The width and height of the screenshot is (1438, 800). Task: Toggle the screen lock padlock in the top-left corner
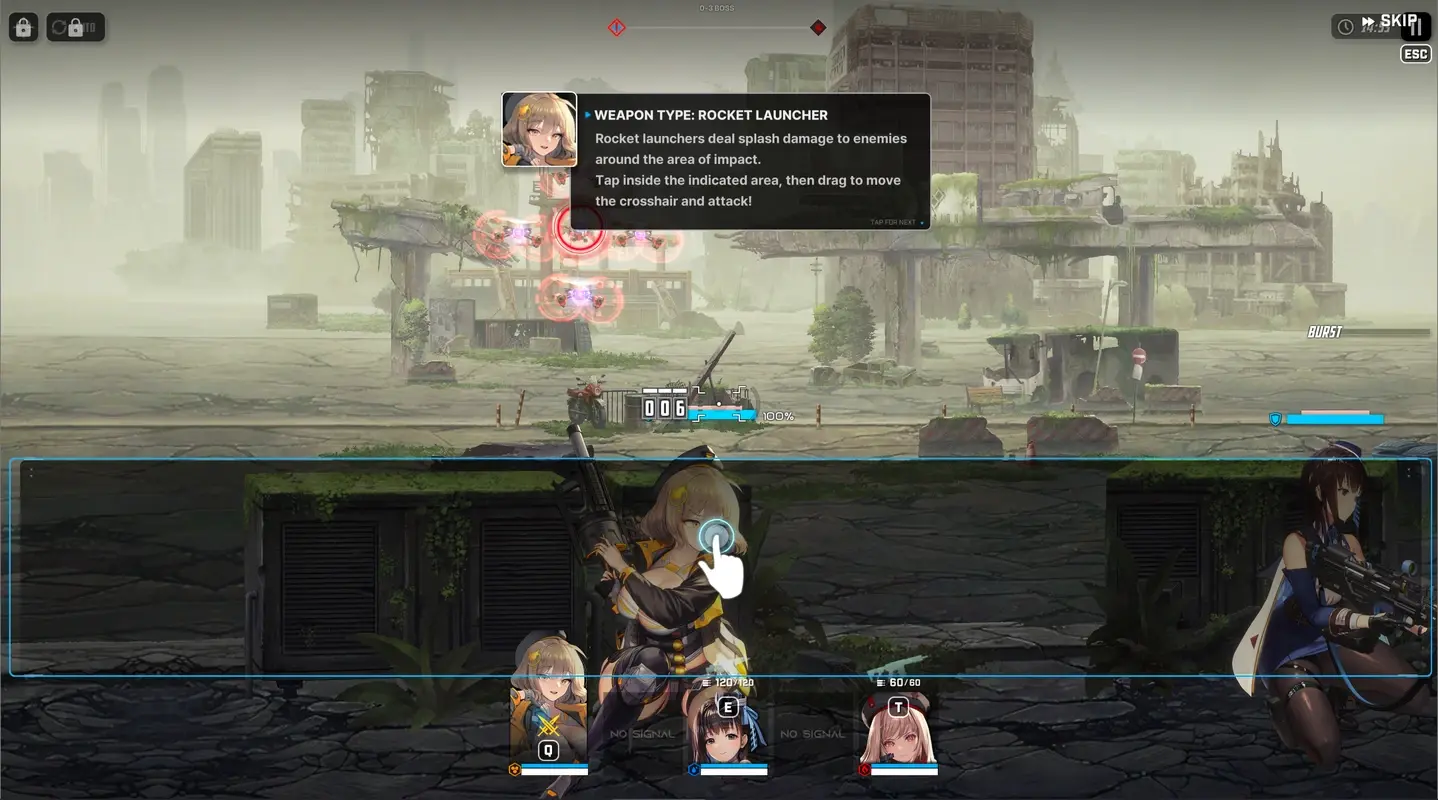point(22,26)
